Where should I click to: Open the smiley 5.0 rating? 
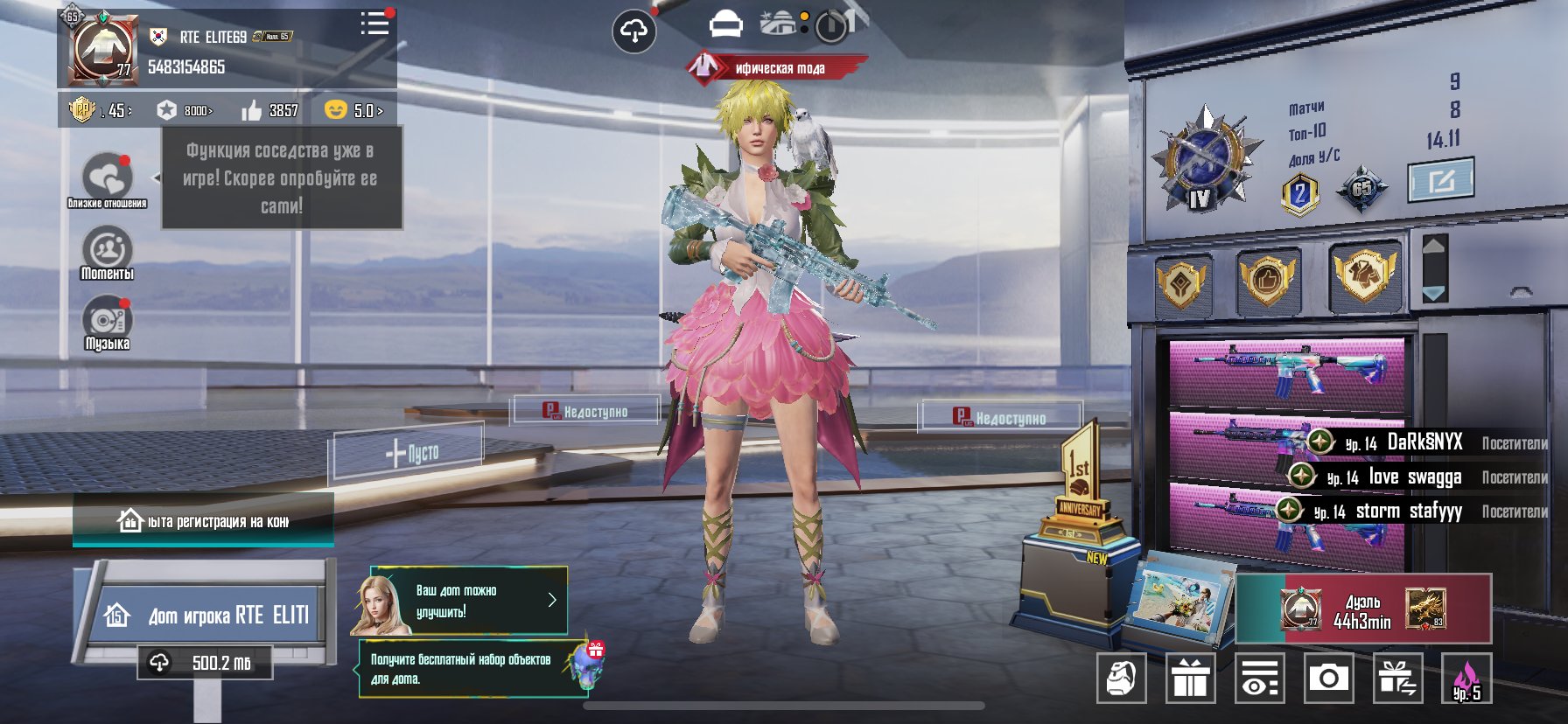tap(353, 110)
